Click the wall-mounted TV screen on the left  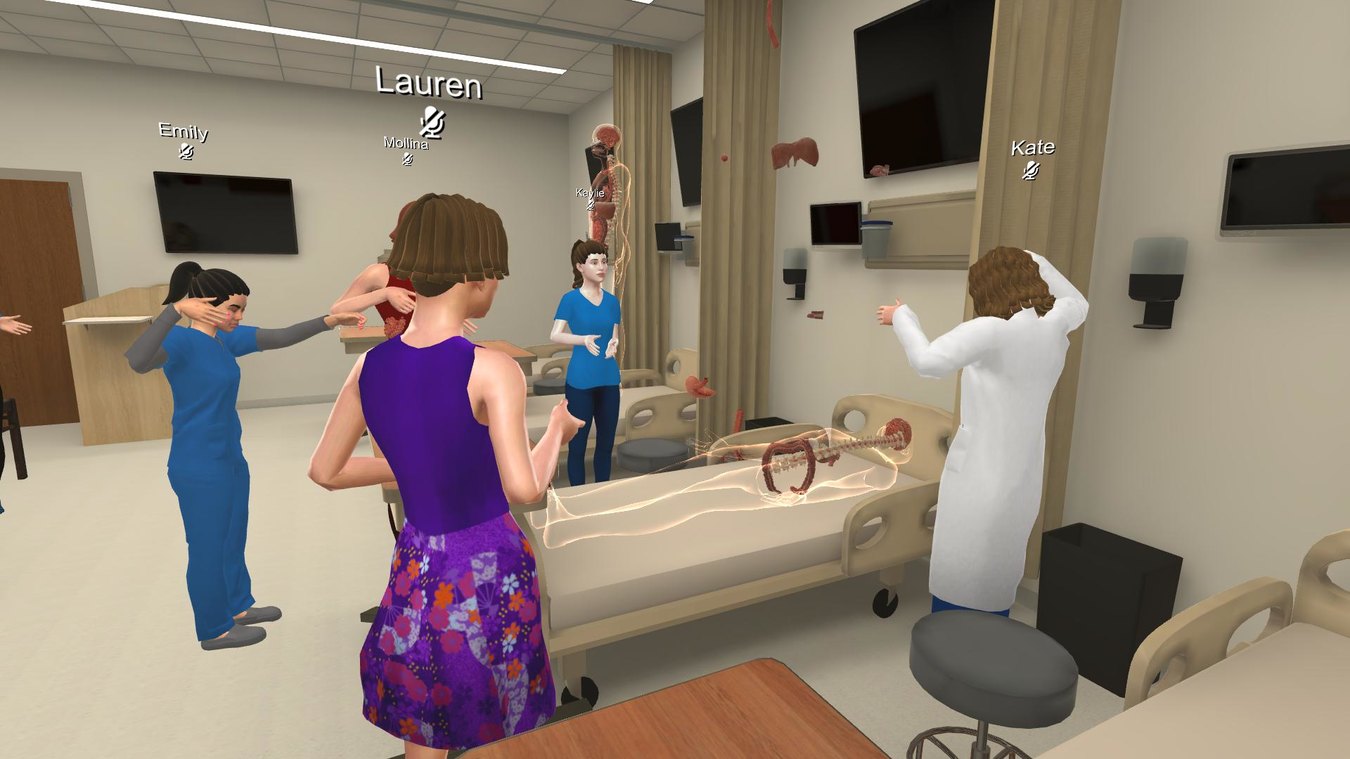pyautogui.click(x=222, y=212)
